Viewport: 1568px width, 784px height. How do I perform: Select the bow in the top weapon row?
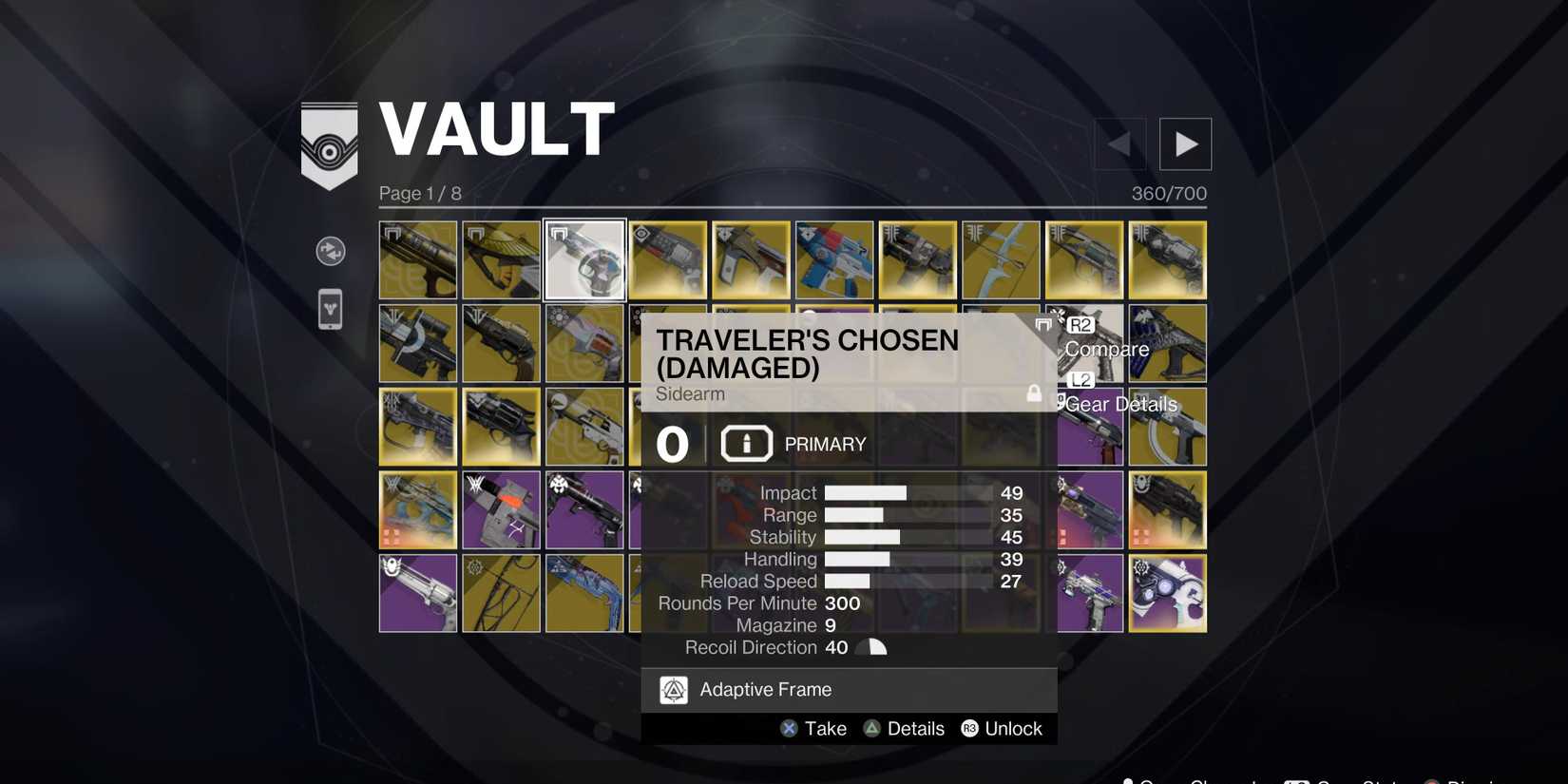(999, 258)
